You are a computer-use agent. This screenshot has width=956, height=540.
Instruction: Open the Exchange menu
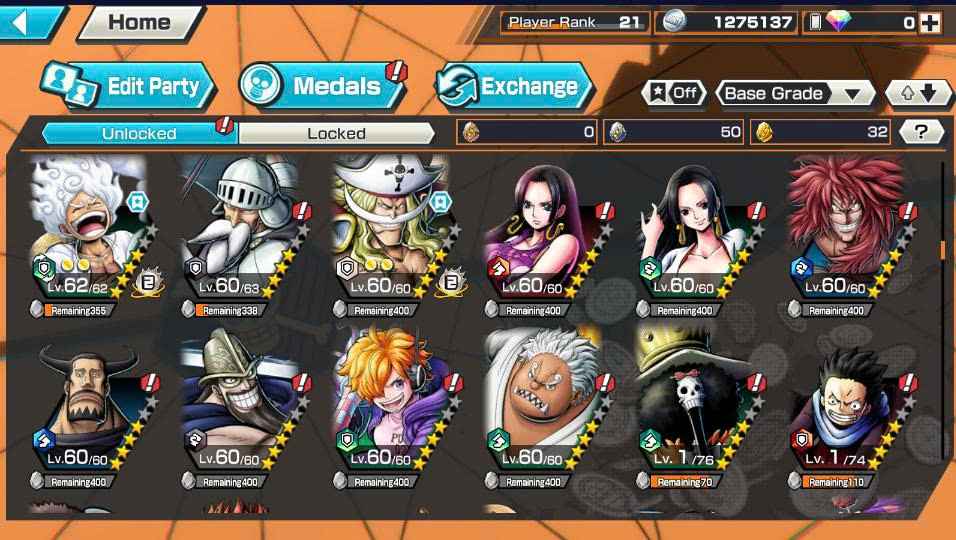click(510, 86)
